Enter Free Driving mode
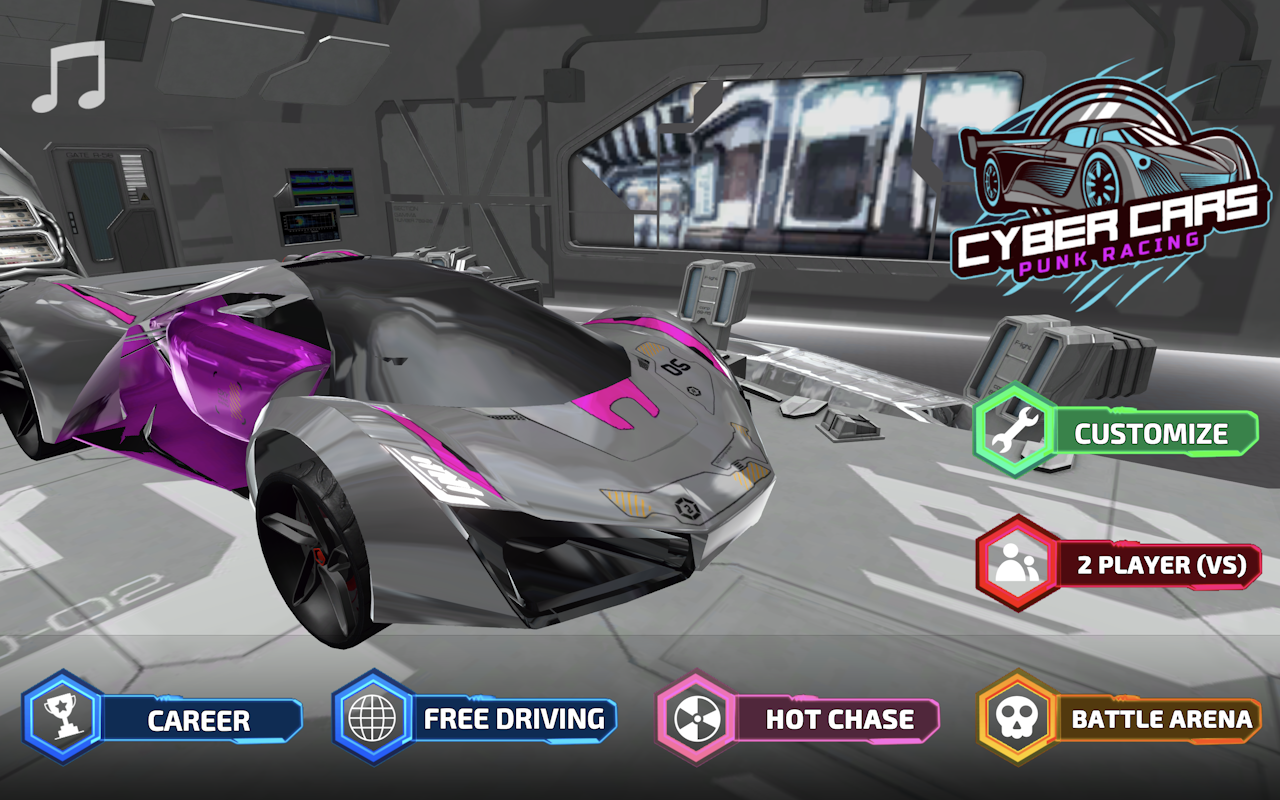The width and height of the screenshot is (1280, 800). click(x=515, y=718)
